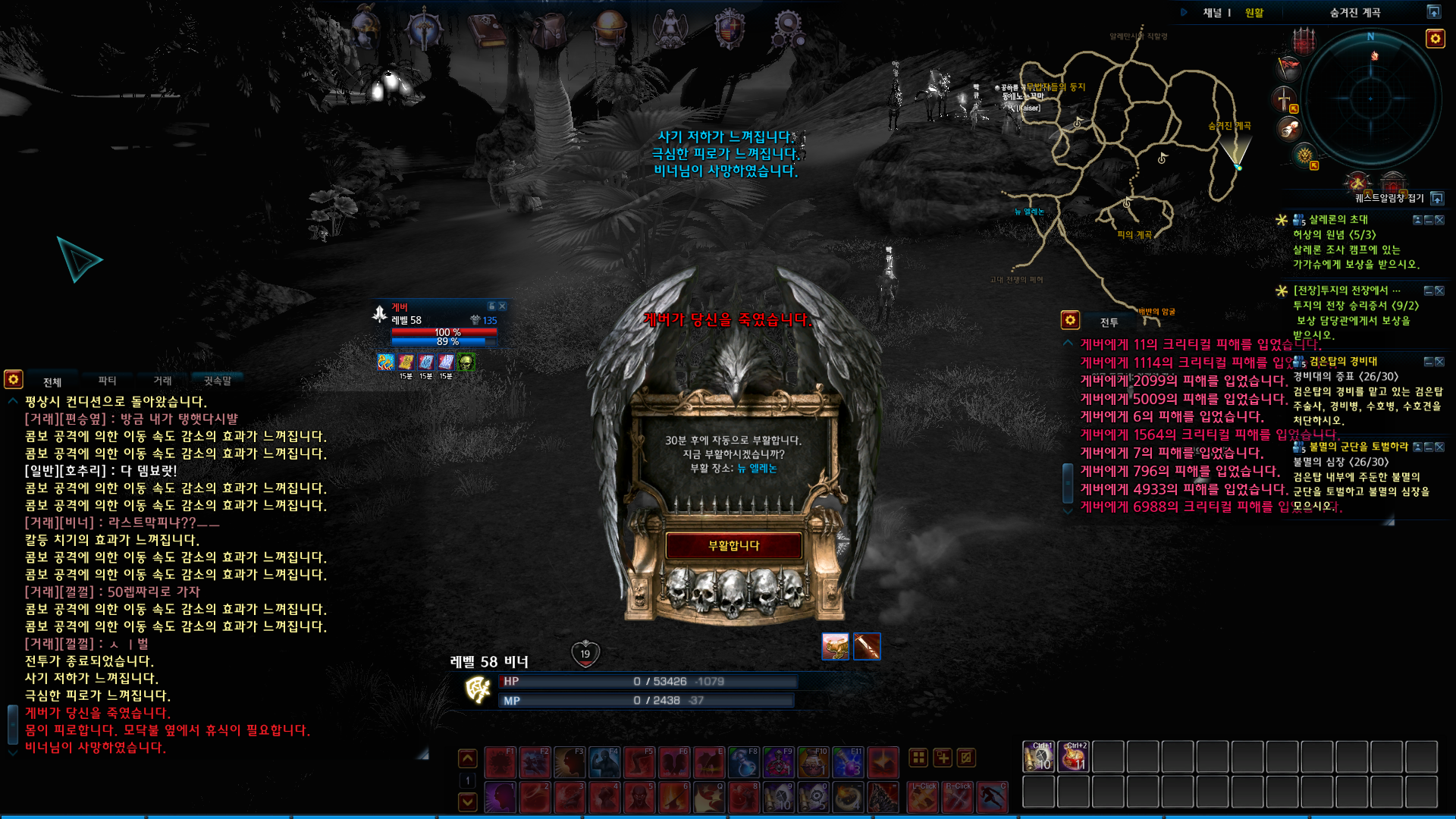Open the helmet character menu icon
This screenshot has width=1456, height=819.
click(366, 27)
